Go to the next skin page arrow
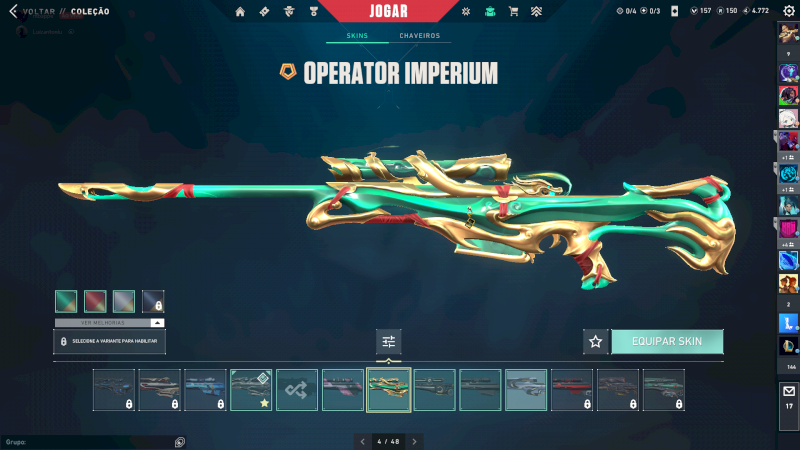The height and width of the screenshot is (450, 800). (x=415, y=441)
